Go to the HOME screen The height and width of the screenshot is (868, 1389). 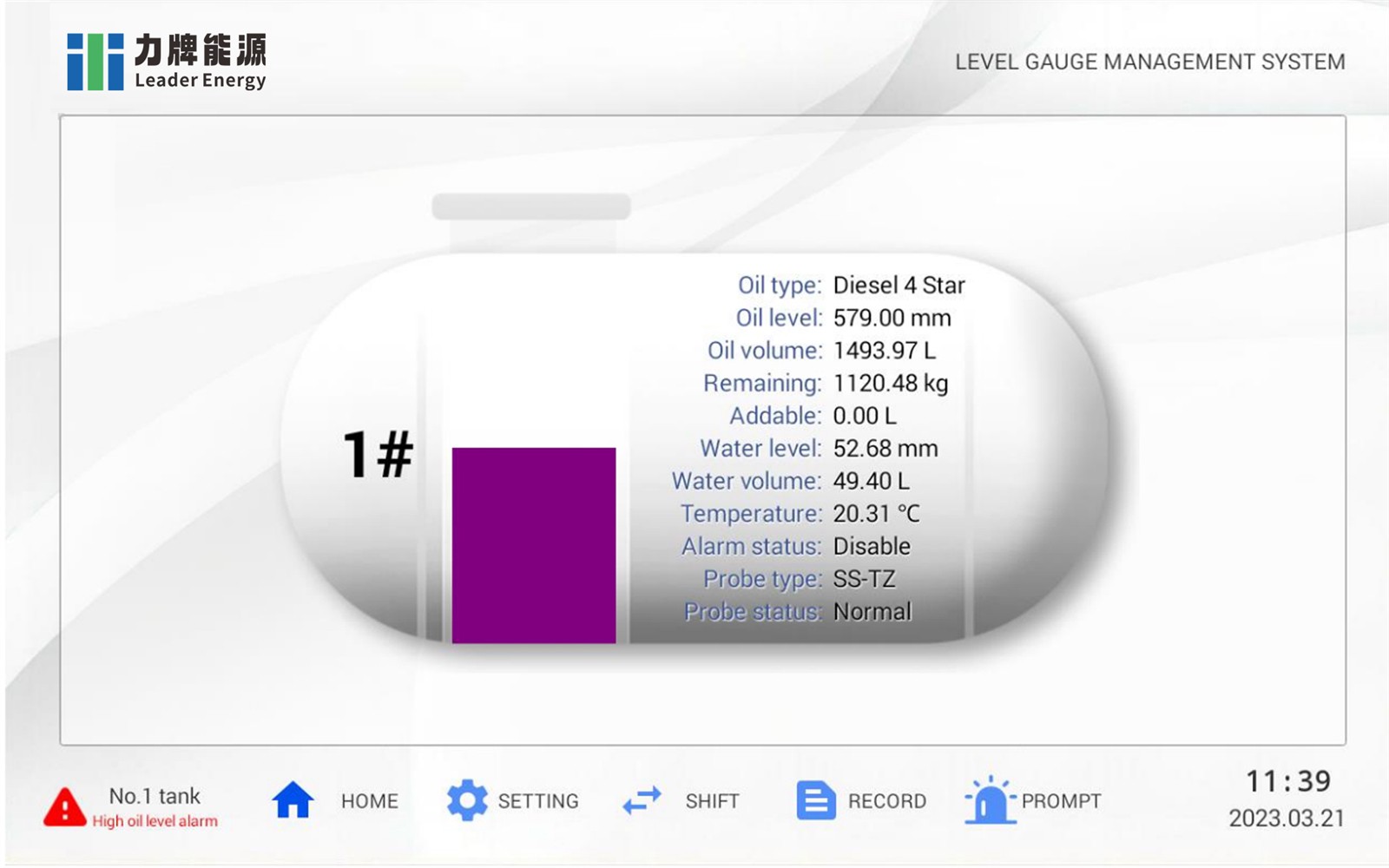point(334,800)
